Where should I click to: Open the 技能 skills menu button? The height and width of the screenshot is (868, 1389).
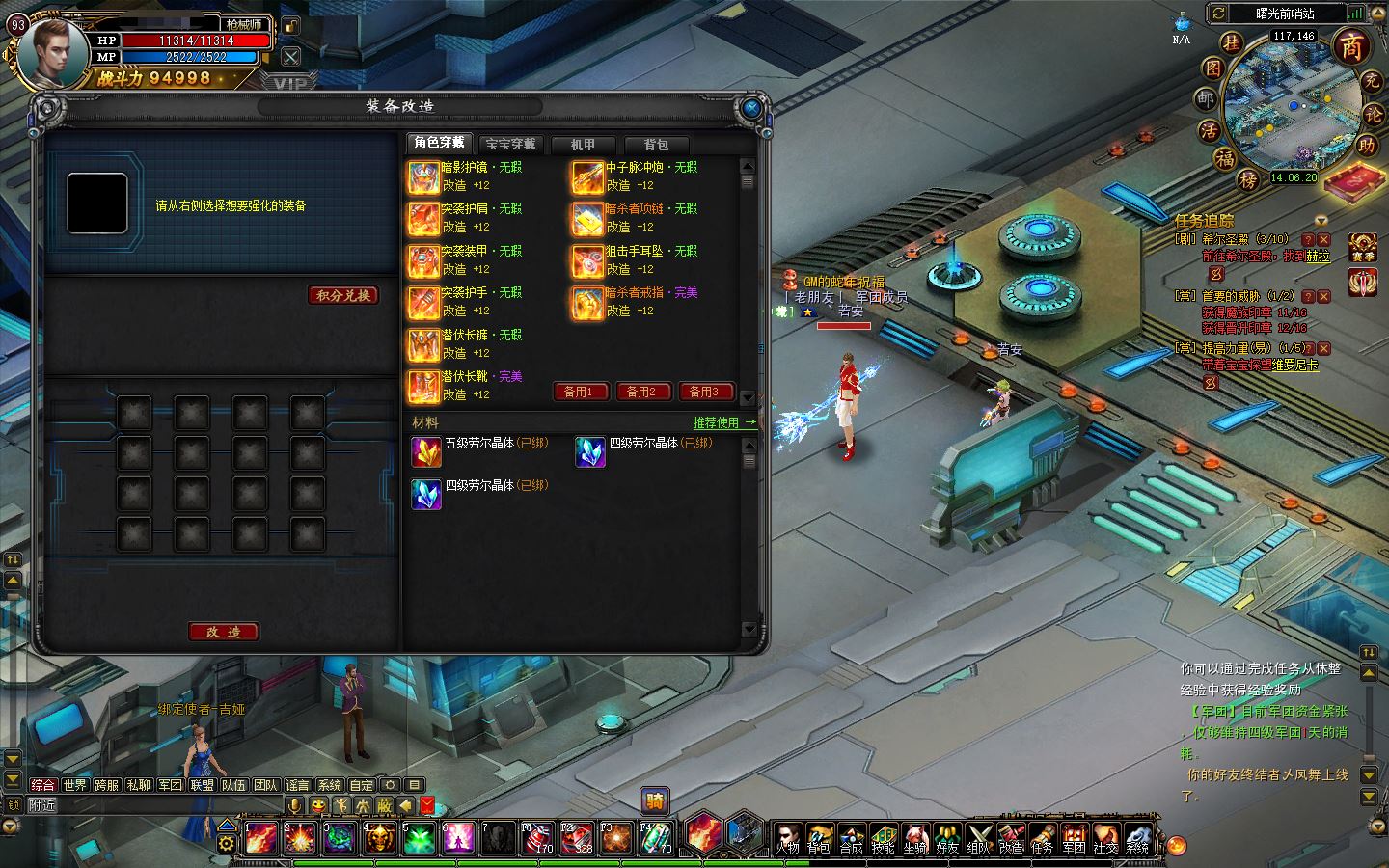pyautogui.click(x=883, y=838)
